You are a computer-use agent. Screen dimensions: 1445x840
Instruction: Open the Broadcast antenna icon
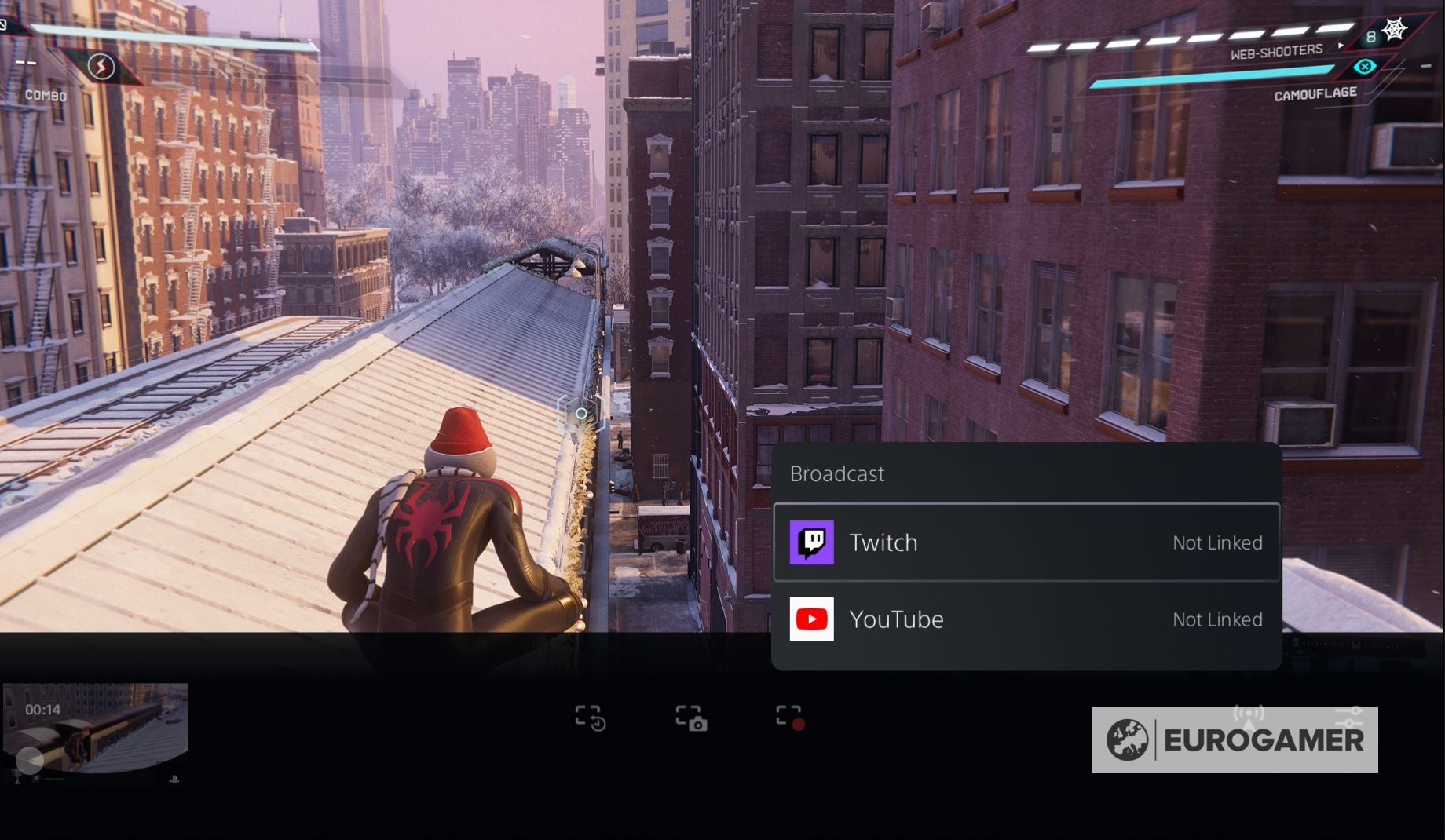pos(1249,714)
